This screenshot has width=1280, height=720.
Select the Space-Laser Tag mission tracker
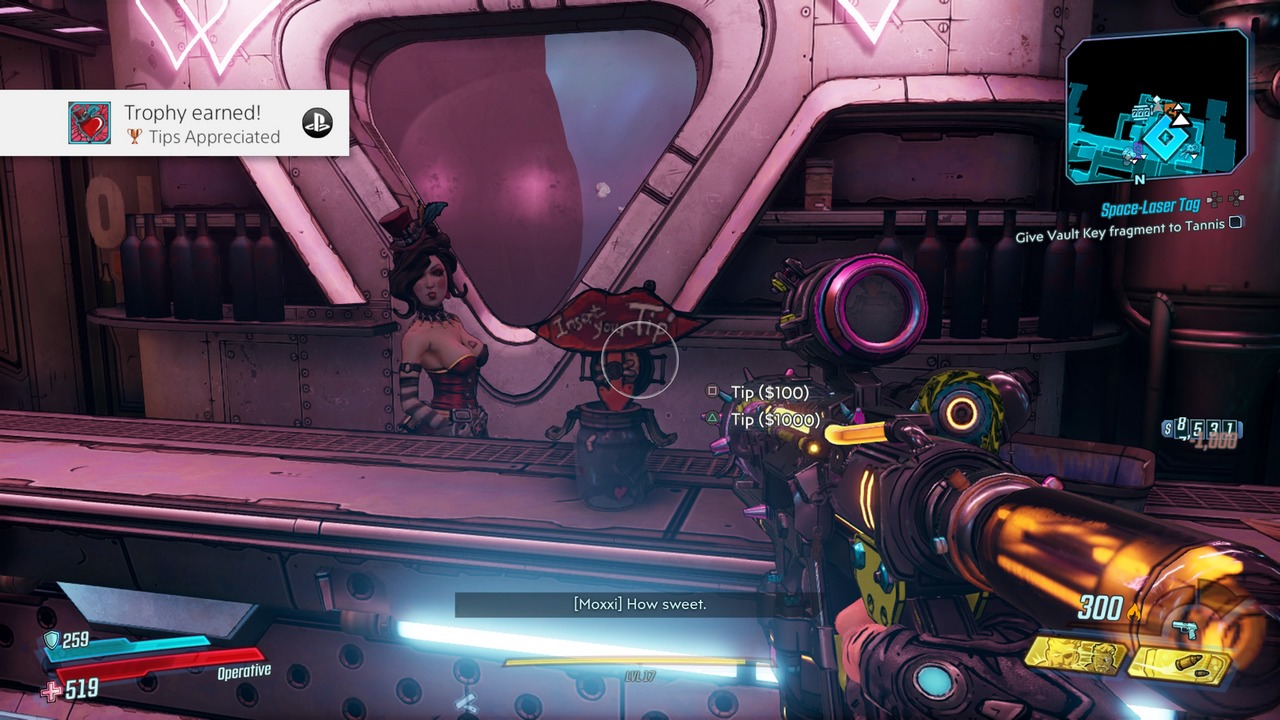click(x=1149, y=210)
